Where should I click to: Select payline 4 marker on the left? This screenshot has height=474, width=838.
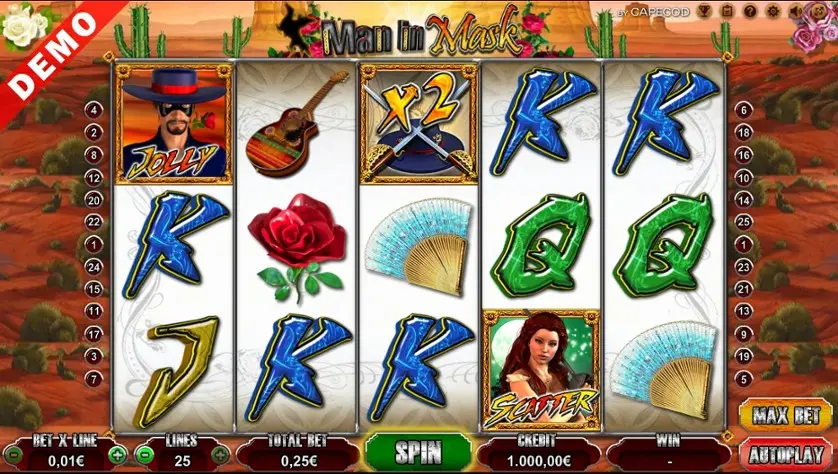(95, 110)
